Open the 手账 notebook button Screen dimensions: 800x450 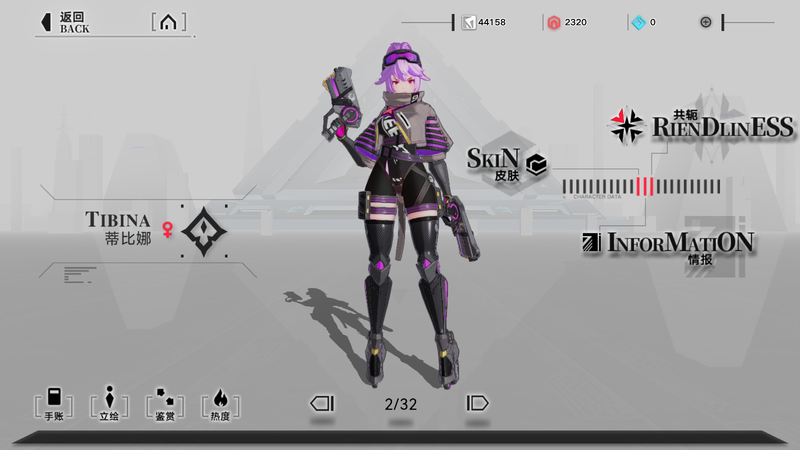pyautogui.click(x=53, y=402)
